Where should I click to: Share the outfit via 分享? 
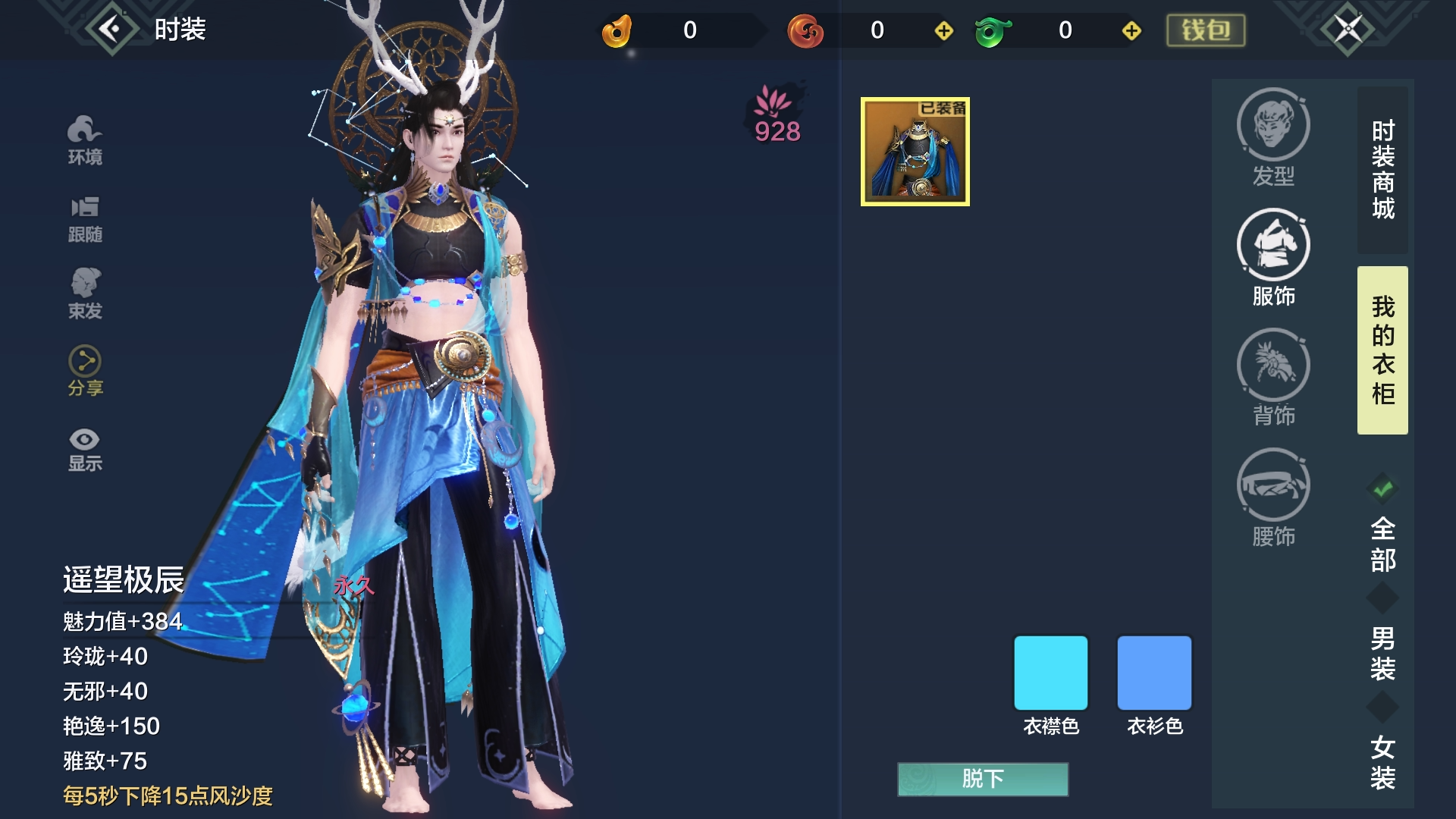(x=85, y=372)
